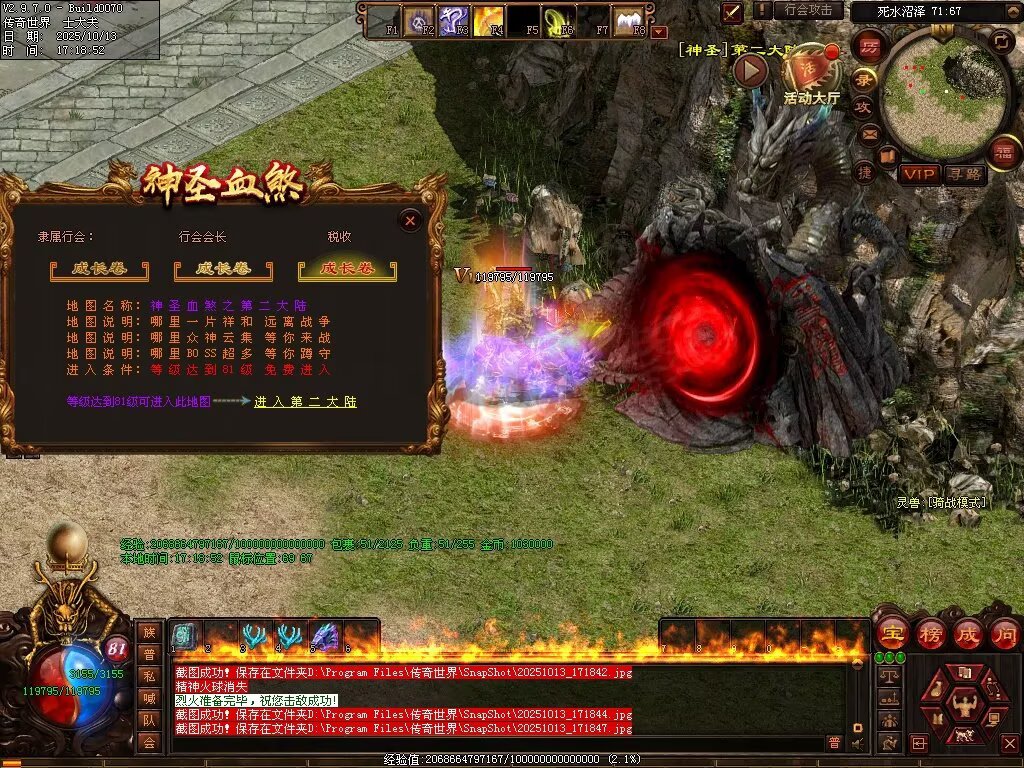Open the VIP button under the minimap
This screenshot has height=768, width=1024.
coord(918,174)
